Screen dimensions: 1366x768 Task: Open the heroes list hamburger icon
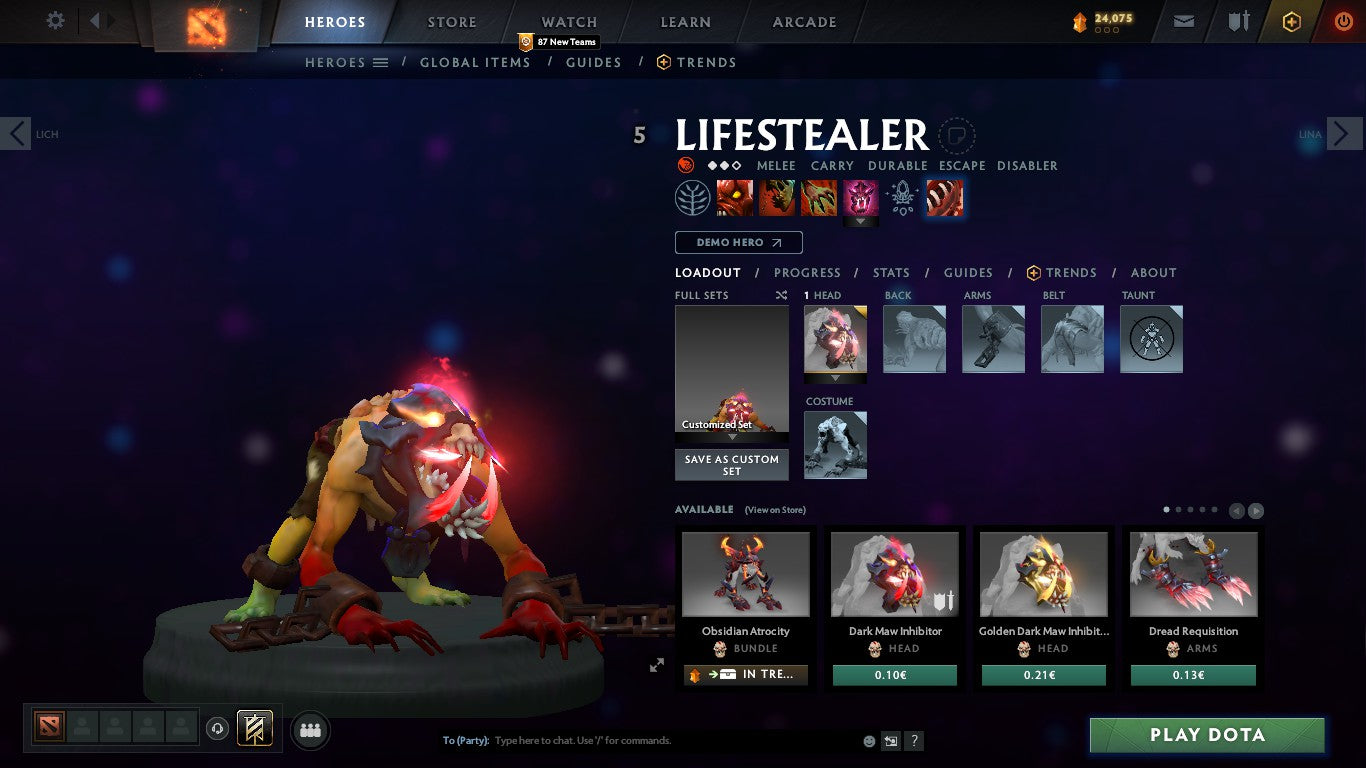(381, 62)
